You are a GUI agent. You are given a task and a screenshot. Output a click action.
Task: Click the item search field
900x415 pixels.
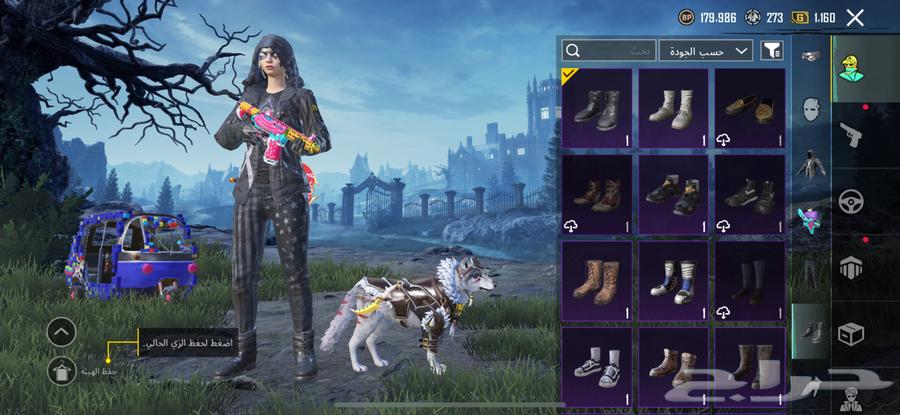click(x=609, y=49)
